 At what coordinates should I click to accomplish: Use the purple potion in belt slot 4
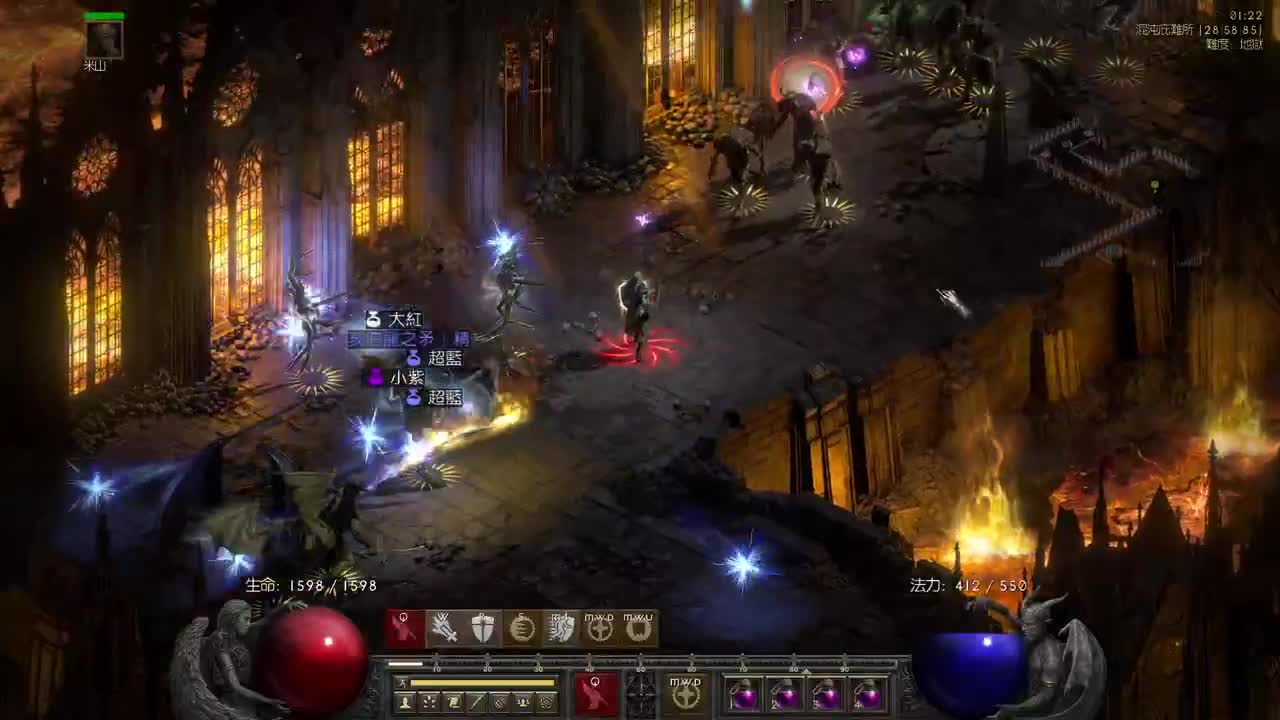coord(869,694)
